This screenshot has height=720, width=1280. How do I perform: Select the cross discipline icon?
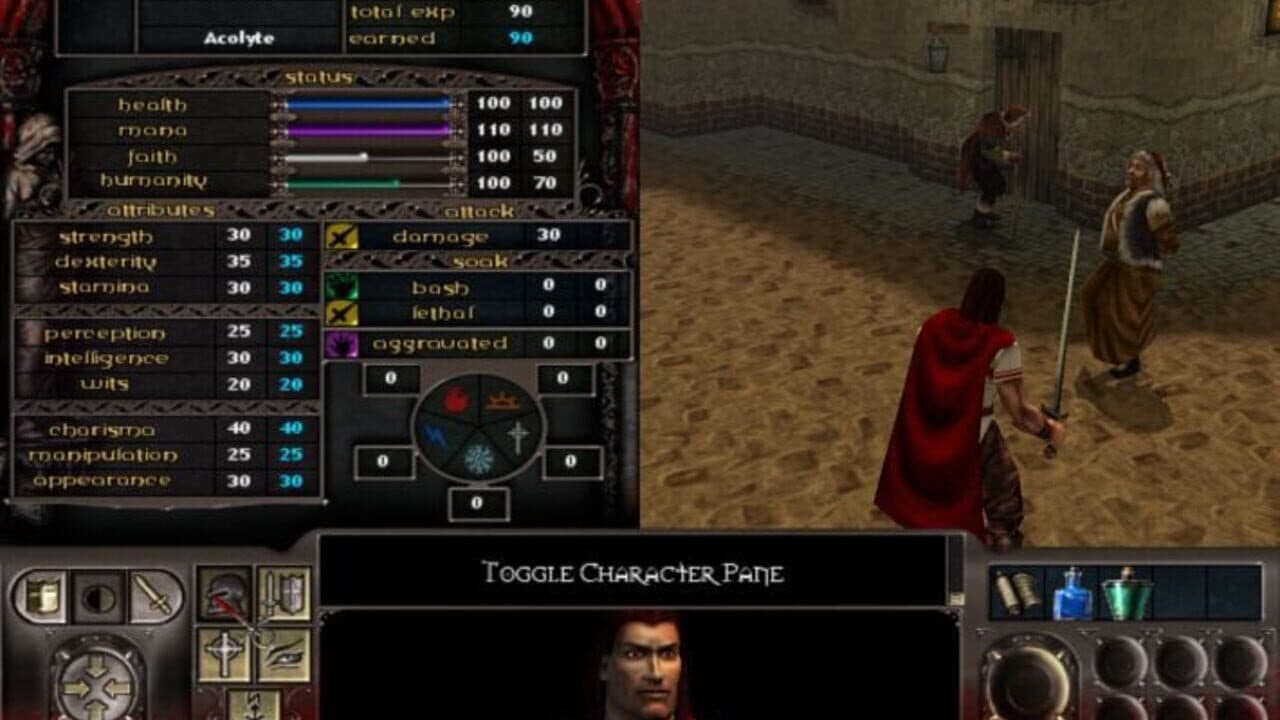pyautogui.click(x=223, y=653)
